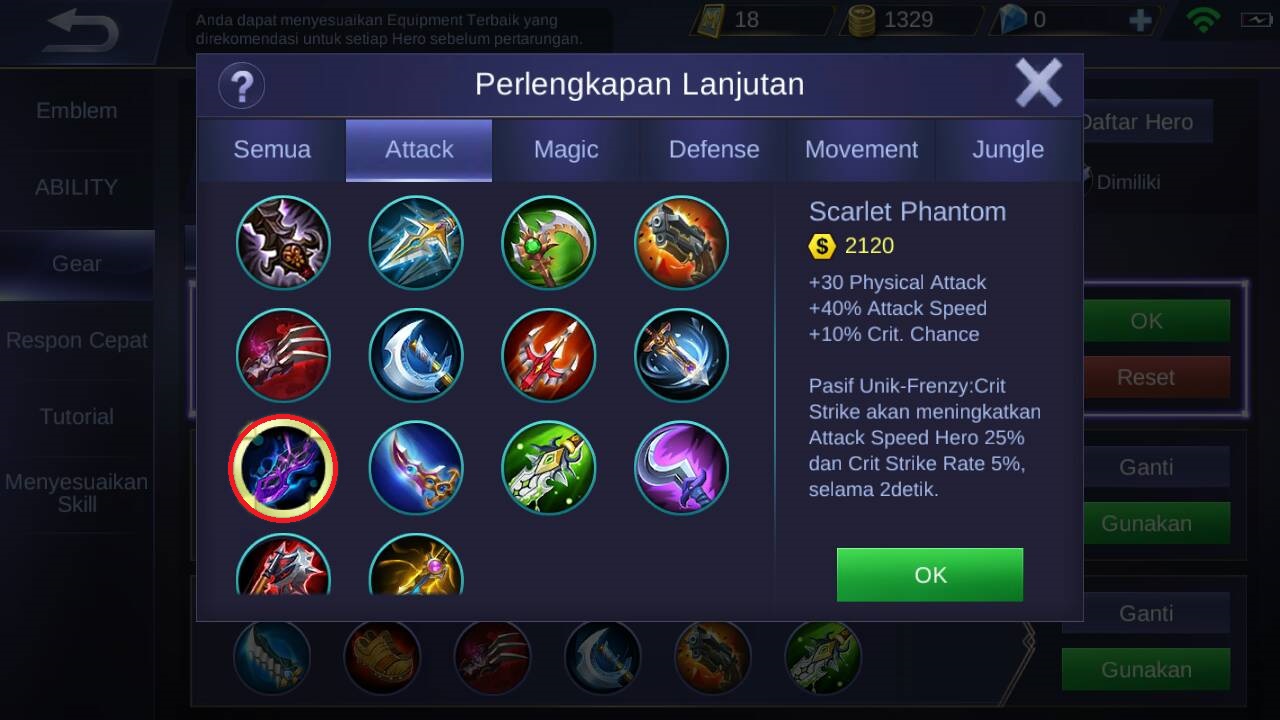Open the question mark help button
The height and width of the screenshot is (720, 1280).
[x=241, y=85]
